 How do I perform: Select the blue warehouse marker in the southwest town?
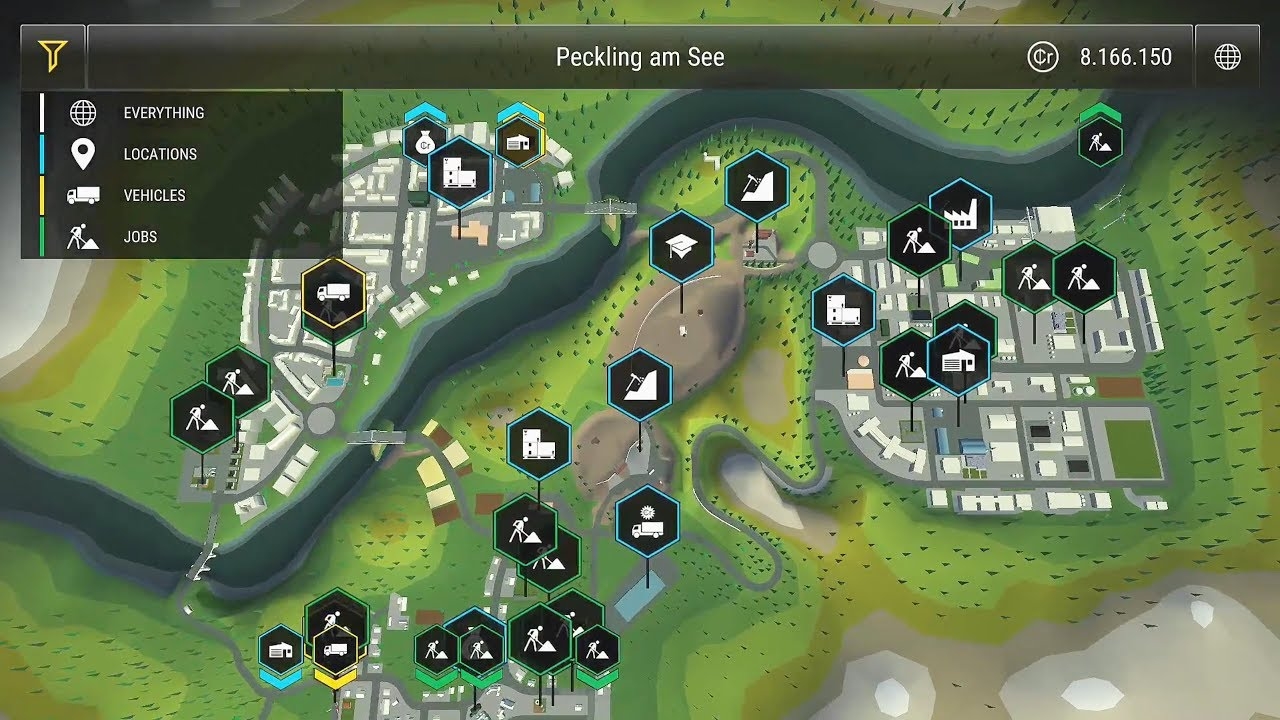[x=281, y=650]
